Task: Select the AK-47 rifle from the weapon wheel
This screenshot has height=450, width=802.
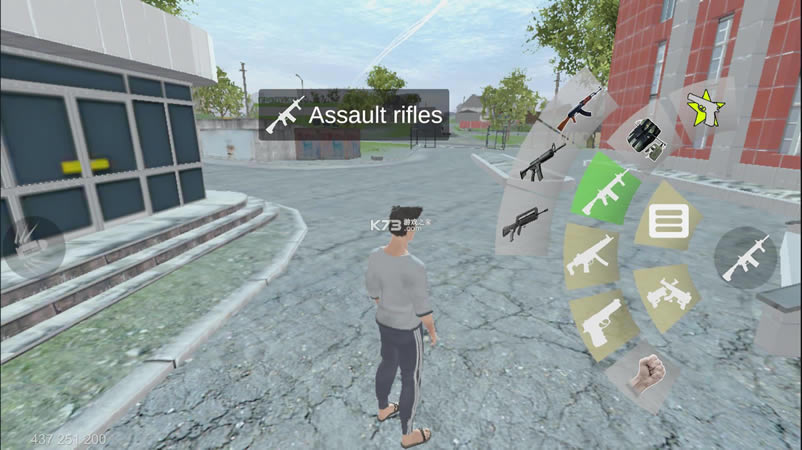Action: pyautogui.click(x=579, y=109)
